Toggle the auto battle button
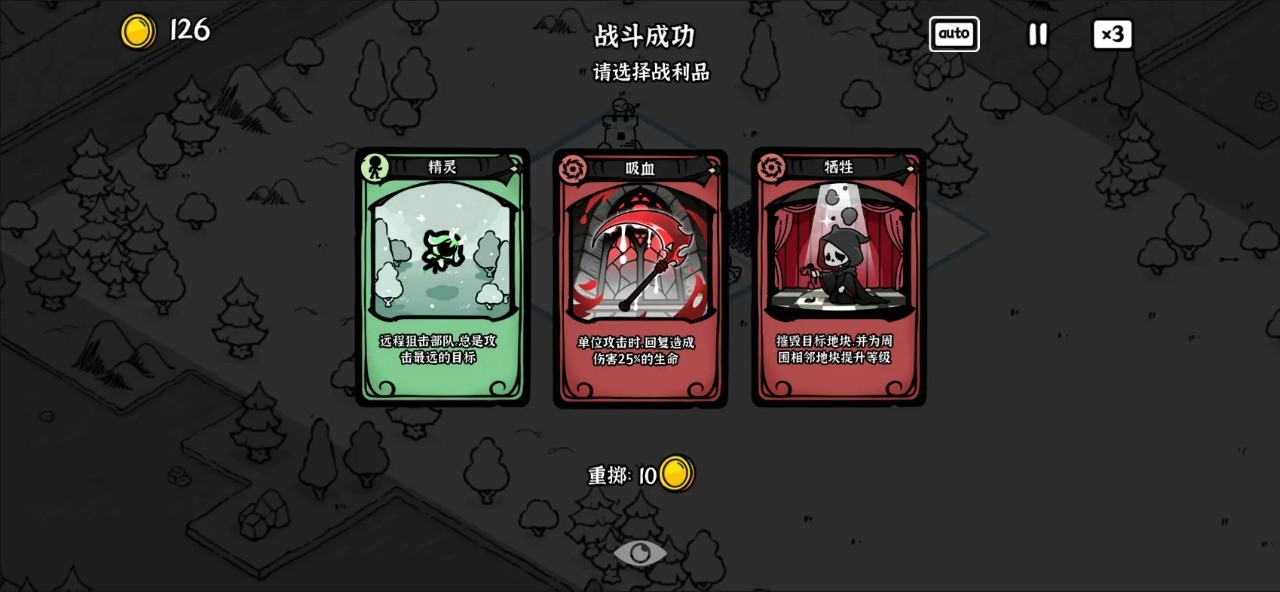 tap(954, 34)
